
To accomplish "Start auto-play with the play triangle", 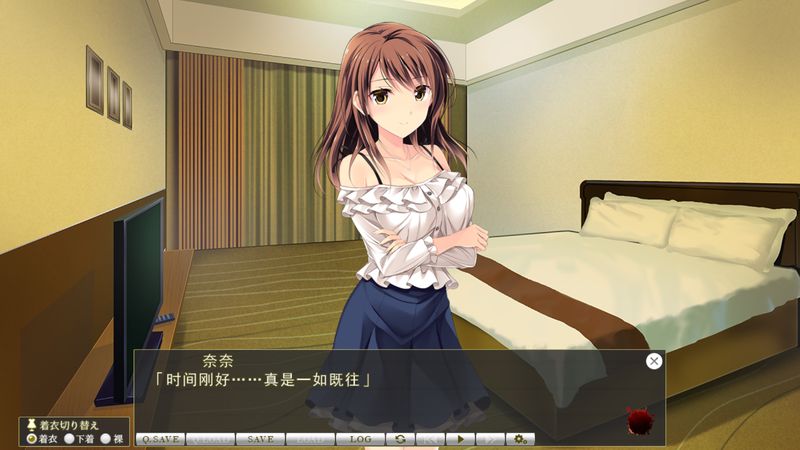I will [x=460, y=439].
